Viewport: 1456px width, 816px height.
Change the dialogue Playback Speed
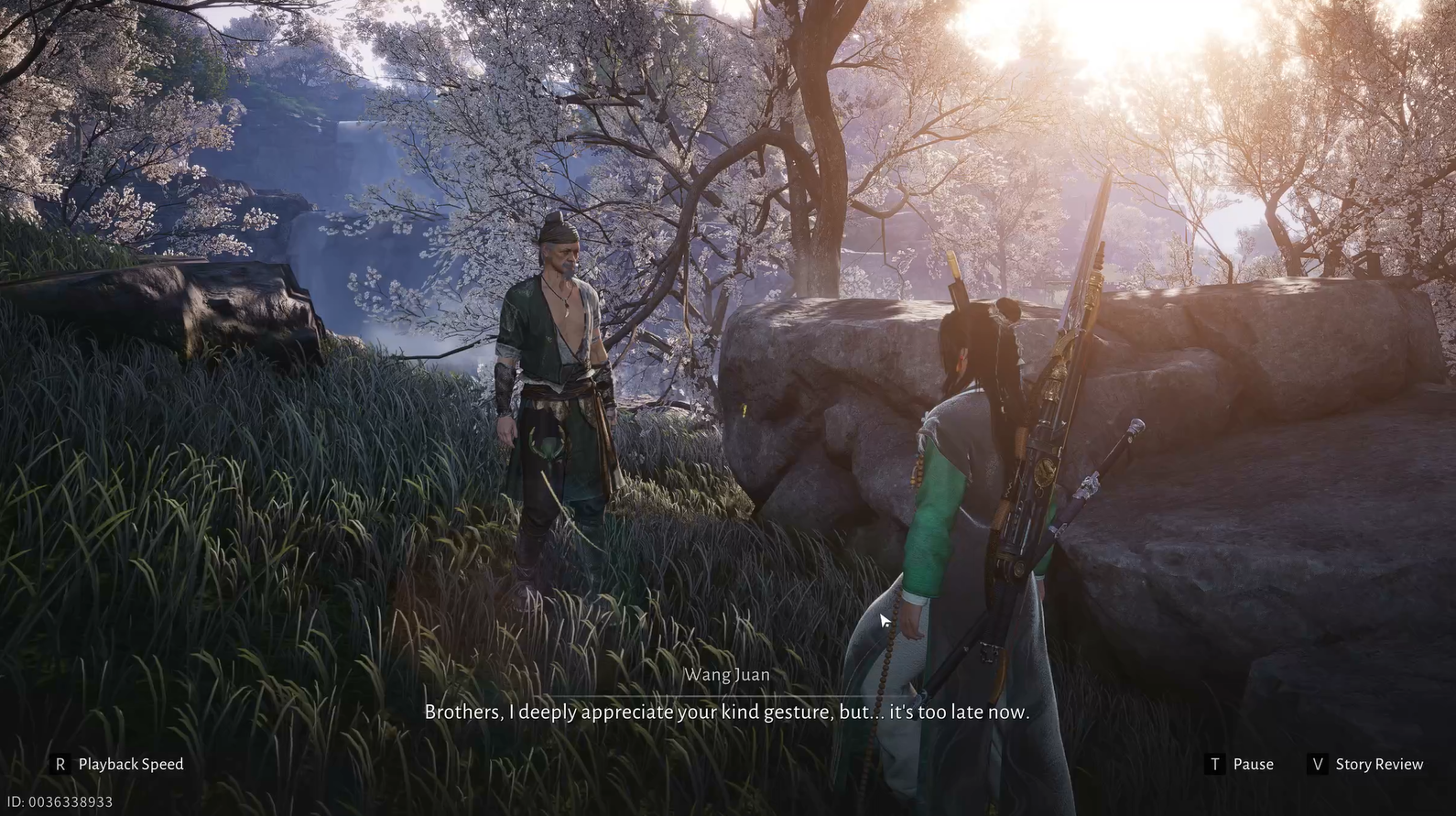tap(117, 764)
